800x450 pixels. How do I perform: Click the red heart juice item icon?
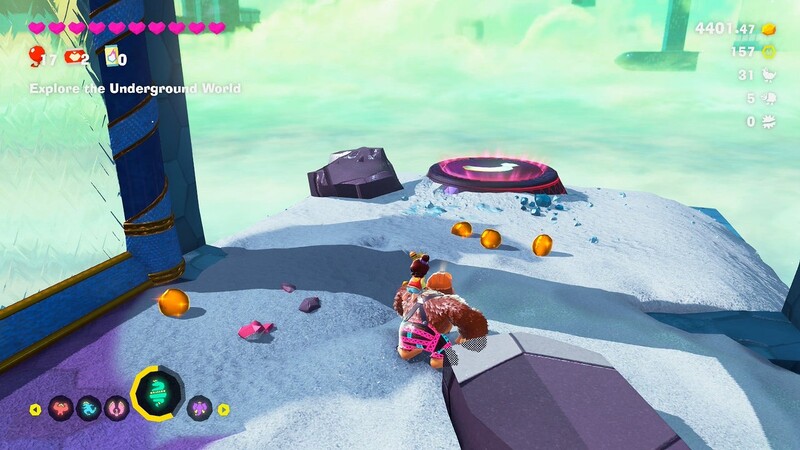pos(73,58)
